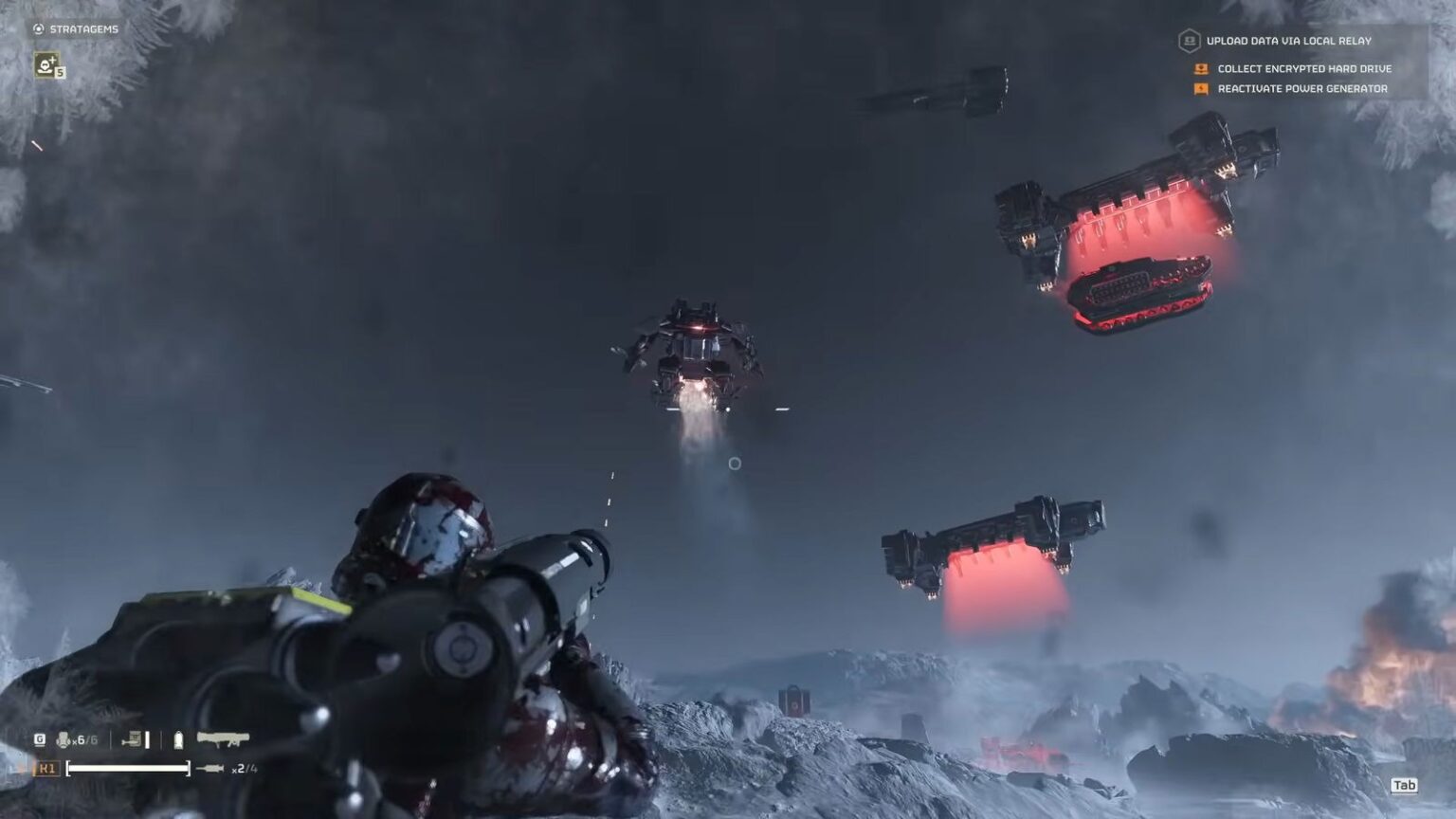Click the hexagonal relay icon beside the main objective
This screenshot has height=819, width=1456.
(1190, 42)
